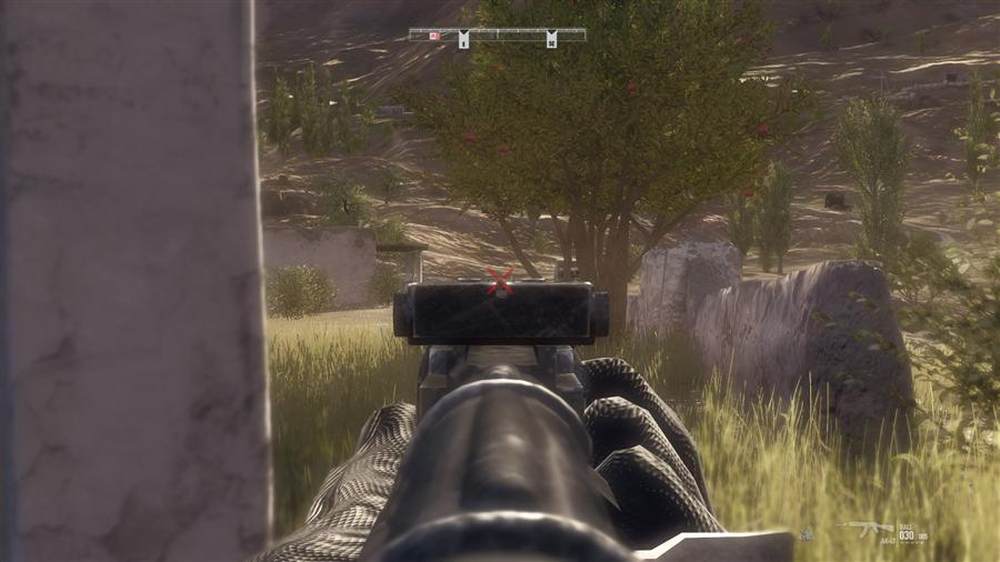Screen dimensions: 1000x562
Task: Click the compass strip at the top
Action: 497,35
